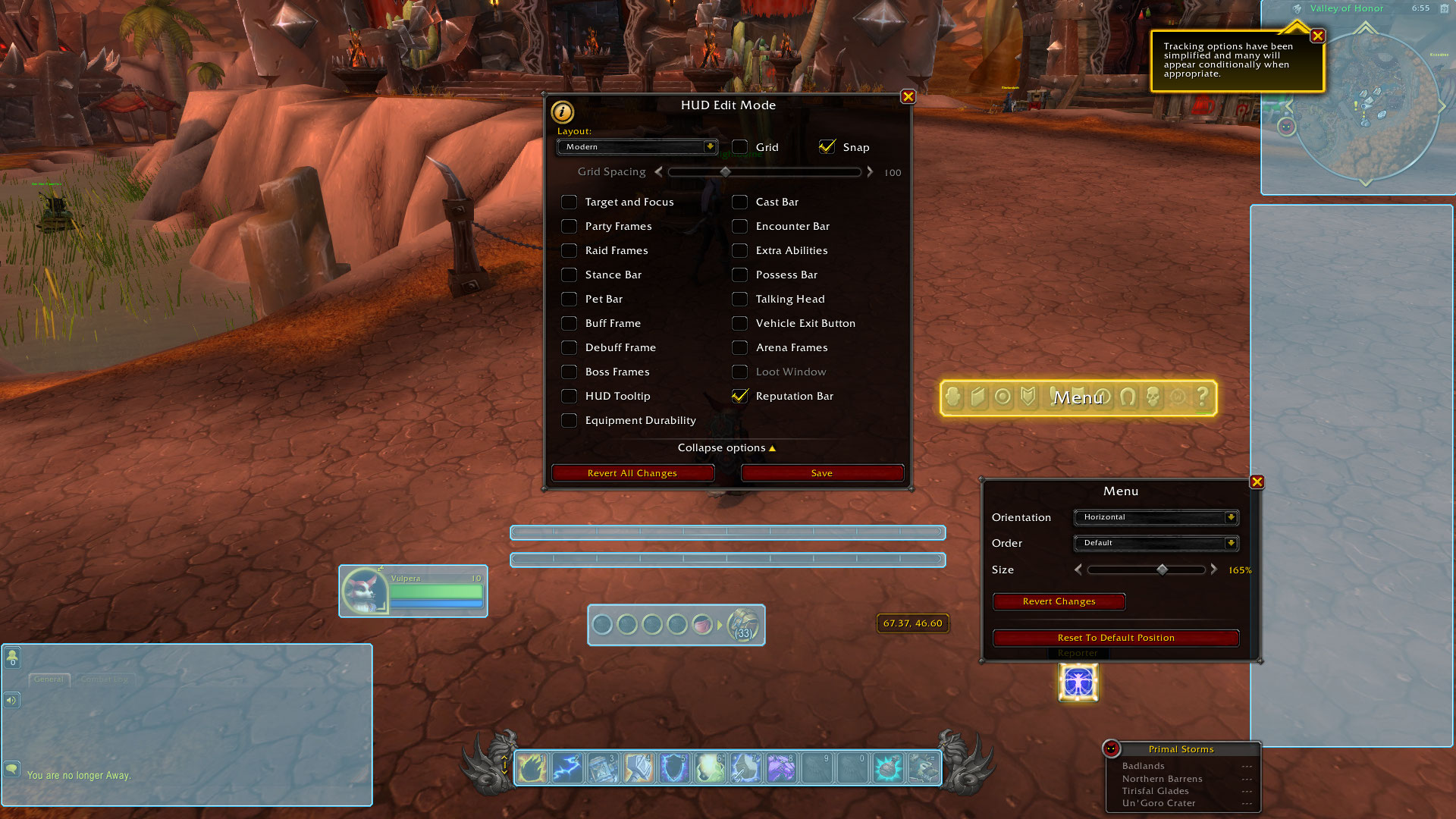Viewport: 1456px width, 819px height.
Task: Open the Orientation dropdown set to Horizontal
Action: (x=1156, y=517)
